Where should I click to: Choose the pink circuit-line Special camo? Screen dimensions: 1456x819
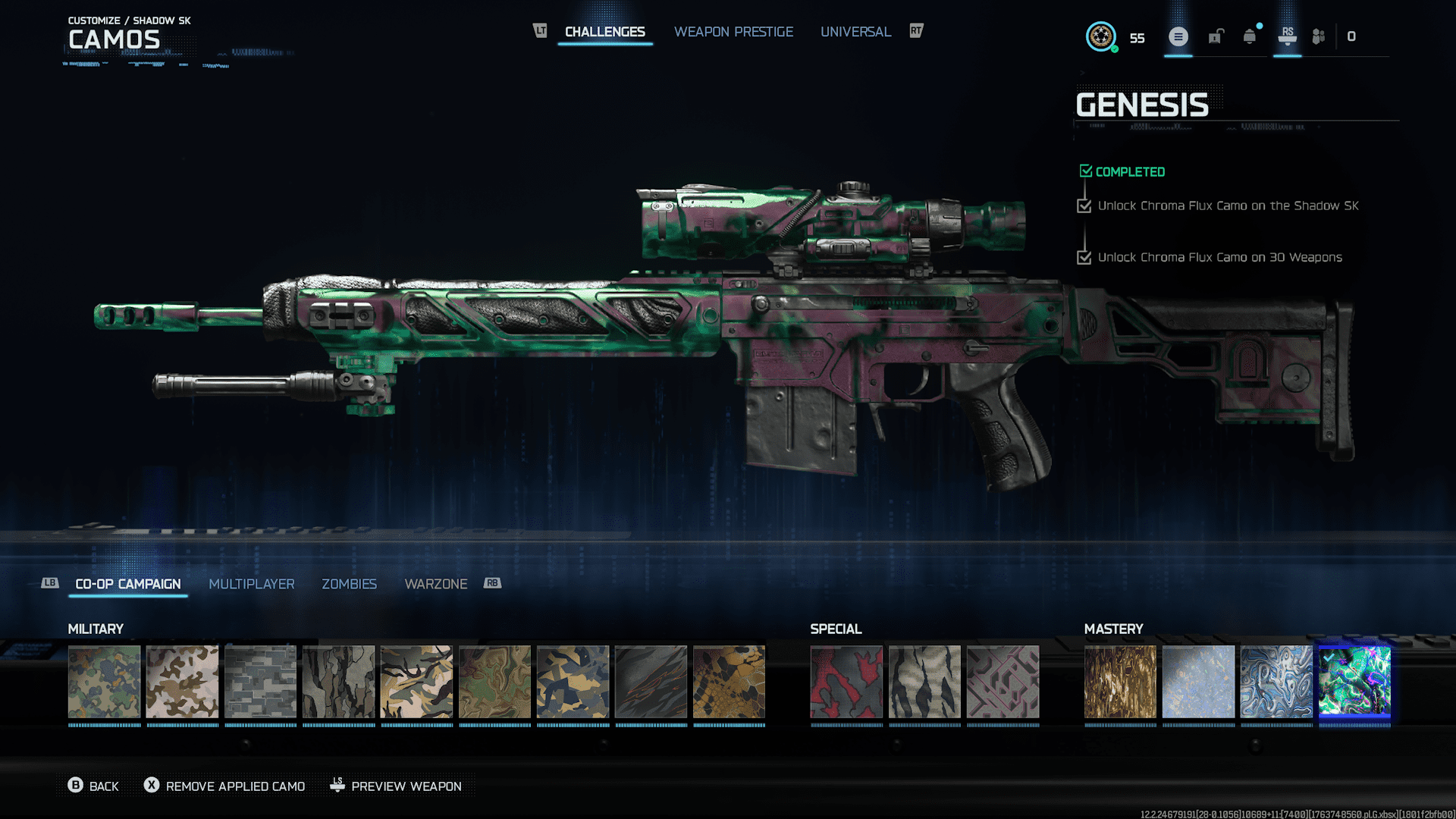1003,682
